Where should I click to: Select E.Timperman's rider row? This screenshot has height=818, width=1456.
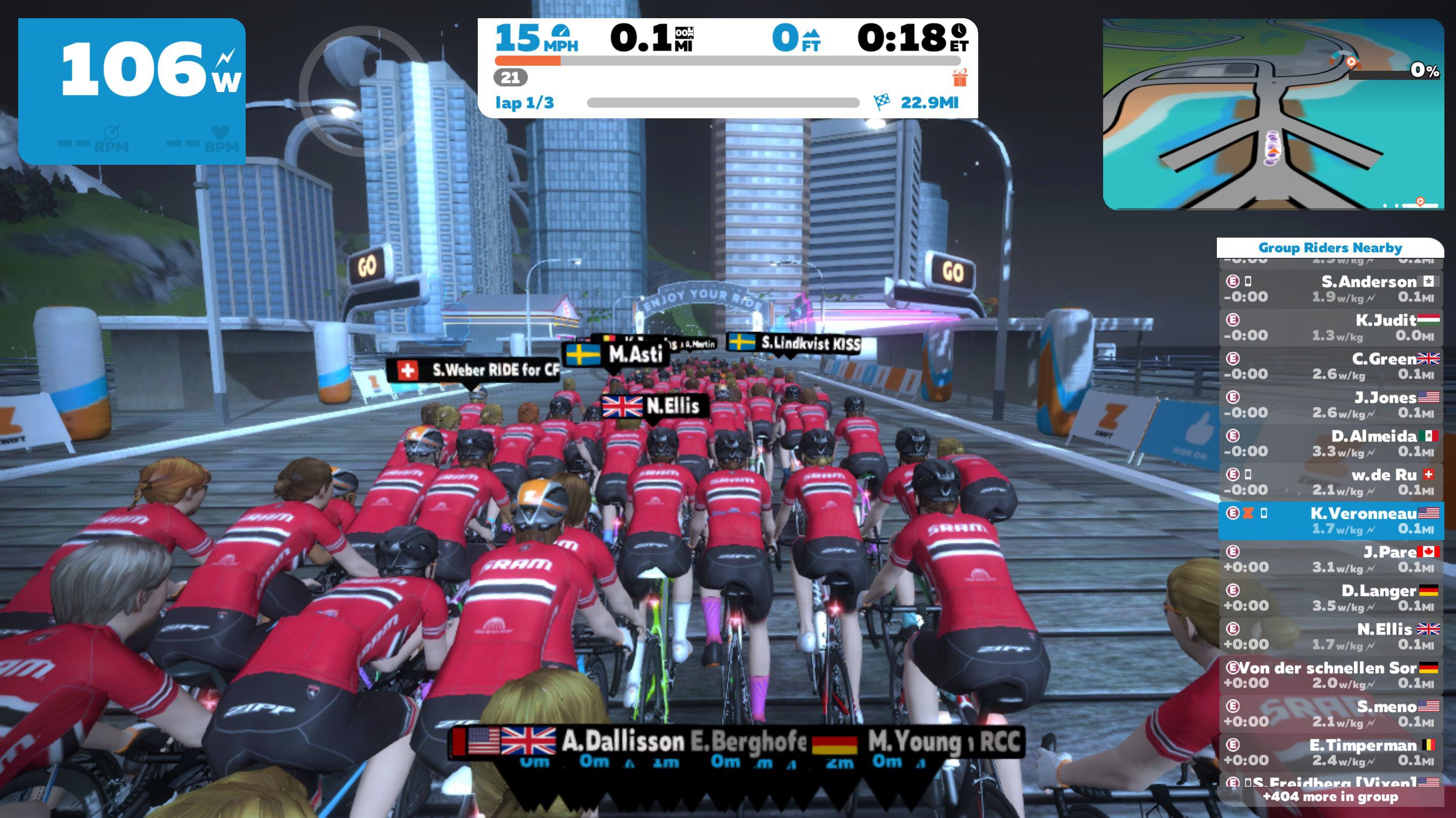coord(1331,752)
